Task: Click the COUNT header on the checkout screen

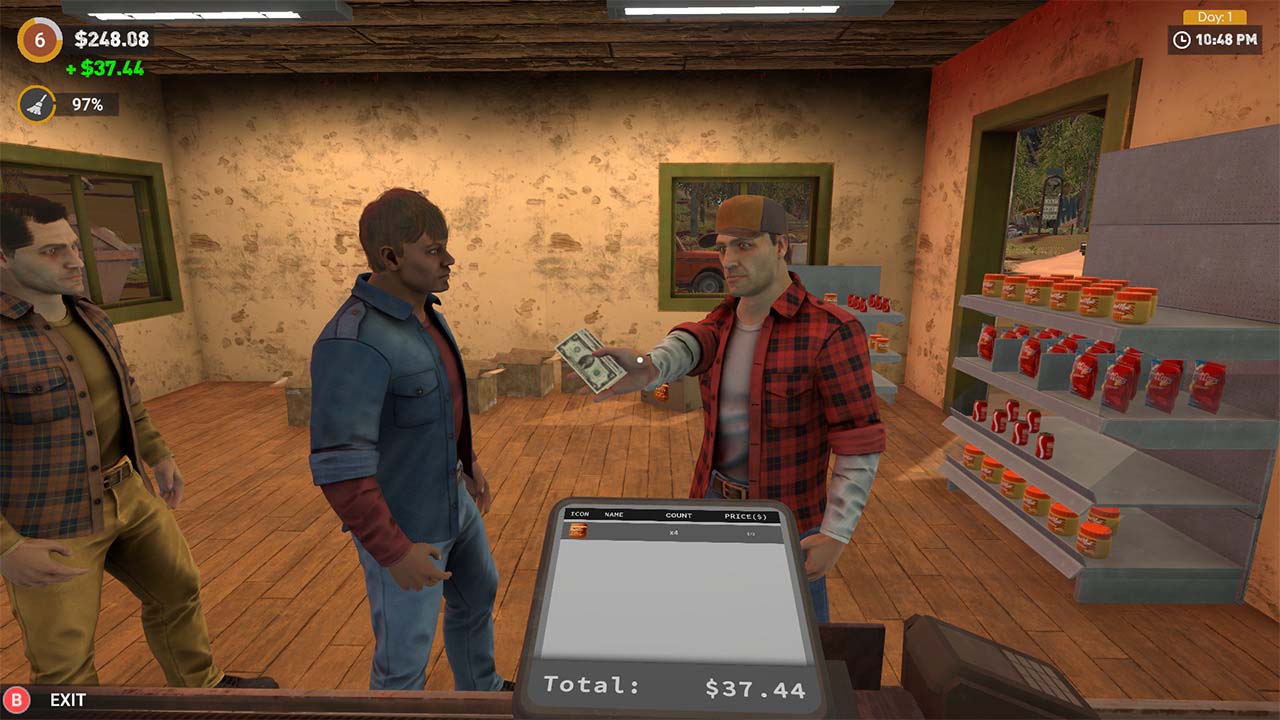Action: coord(678,515)
